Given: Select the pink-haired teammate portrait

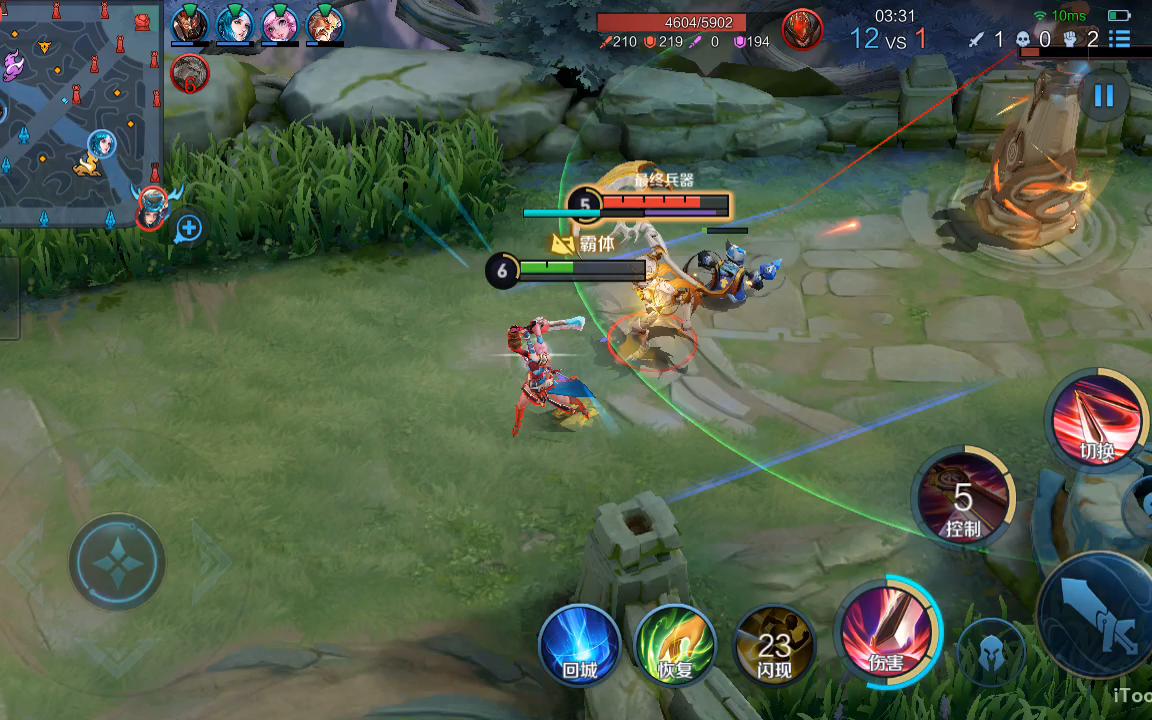Looking at the screenshot, I should point(280,23).
